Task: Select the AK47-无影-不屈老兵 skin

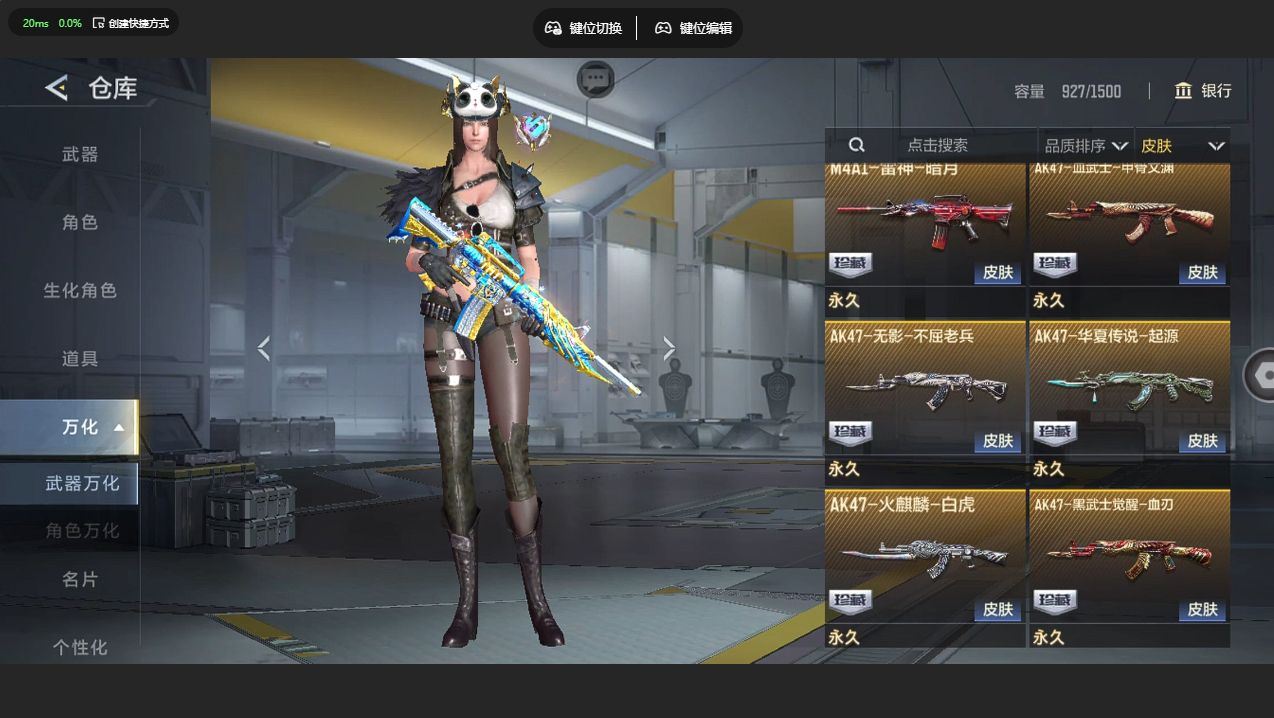Action: pyautogui.click(x=925, y=388)
